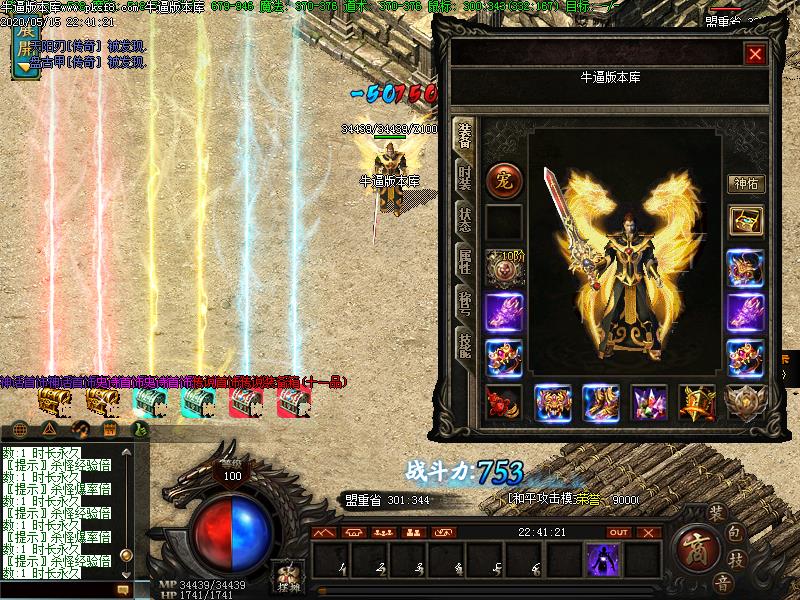Open the 状态 status tab

point(465,220)
